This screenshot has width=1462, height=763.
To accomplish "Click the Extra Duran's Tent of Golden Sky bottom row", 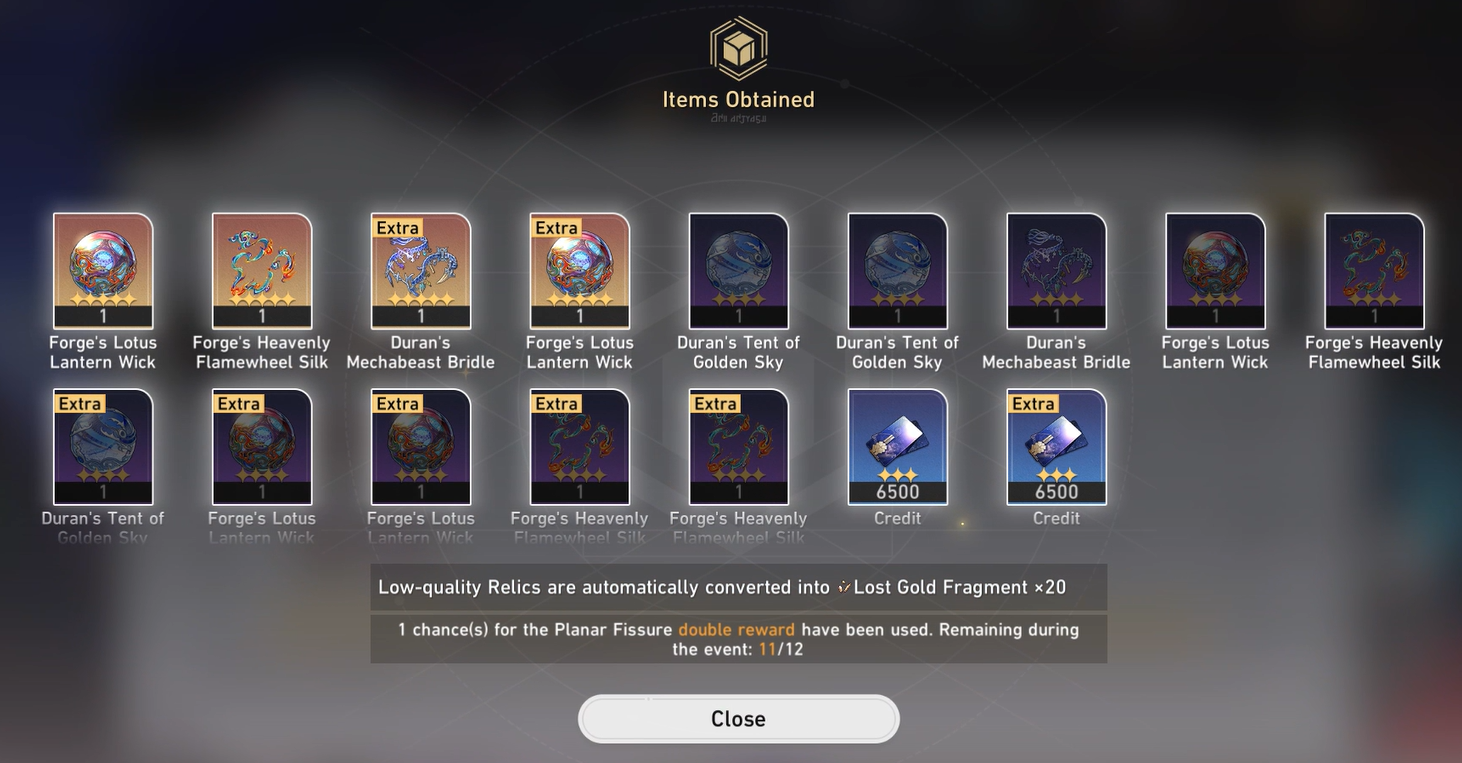I will click(x=102, y=445).
